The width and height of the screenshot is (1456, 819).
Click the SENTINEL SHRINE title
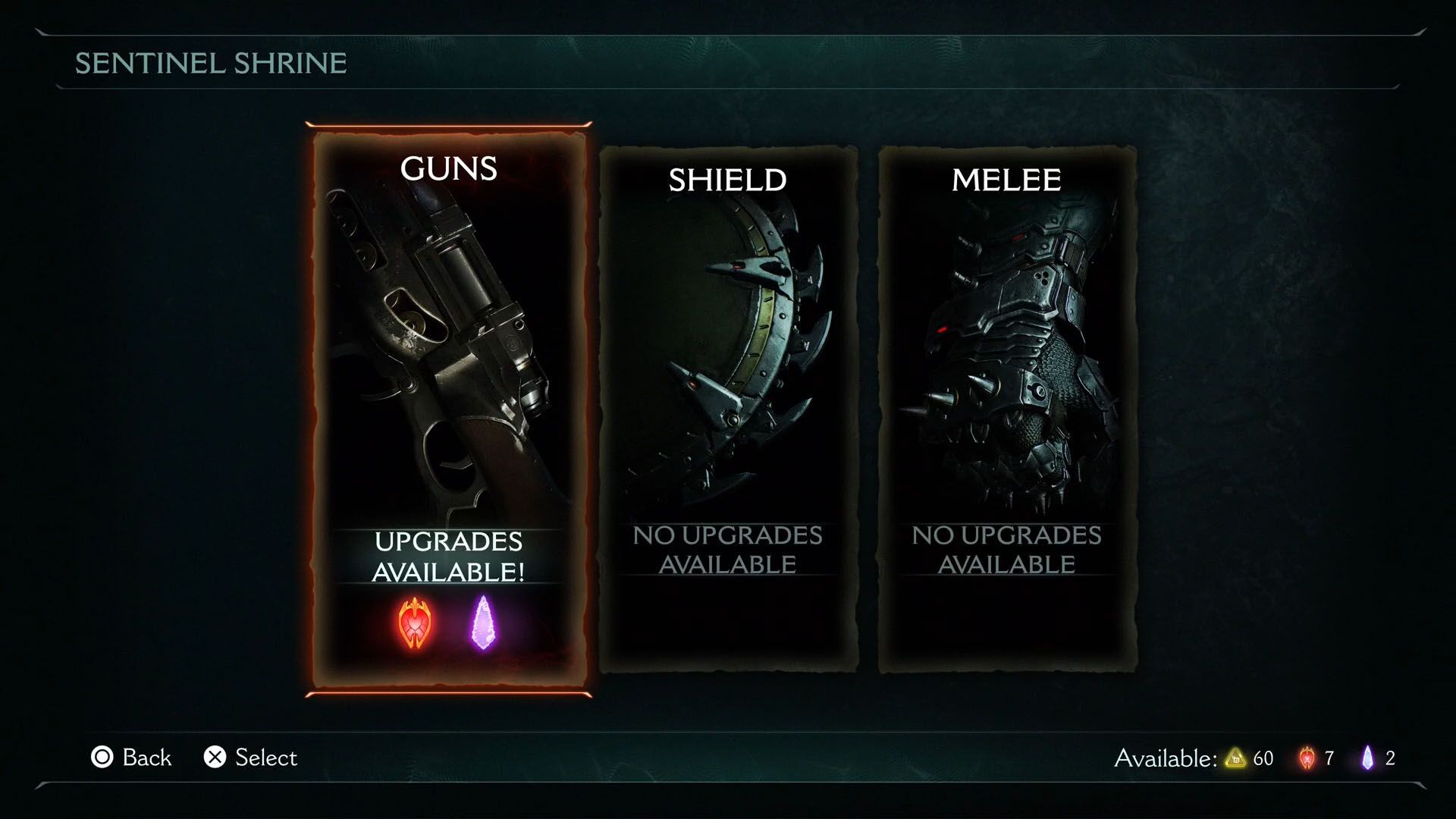coord(209,64)
